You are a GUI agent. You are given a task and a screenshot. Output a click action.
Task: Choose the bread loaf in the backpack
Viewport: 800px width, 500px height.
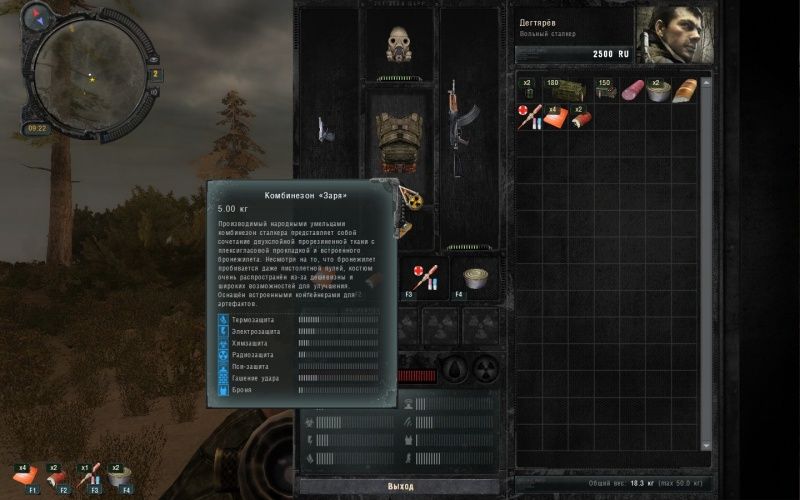pyautogui.click(x=684, y=91)
